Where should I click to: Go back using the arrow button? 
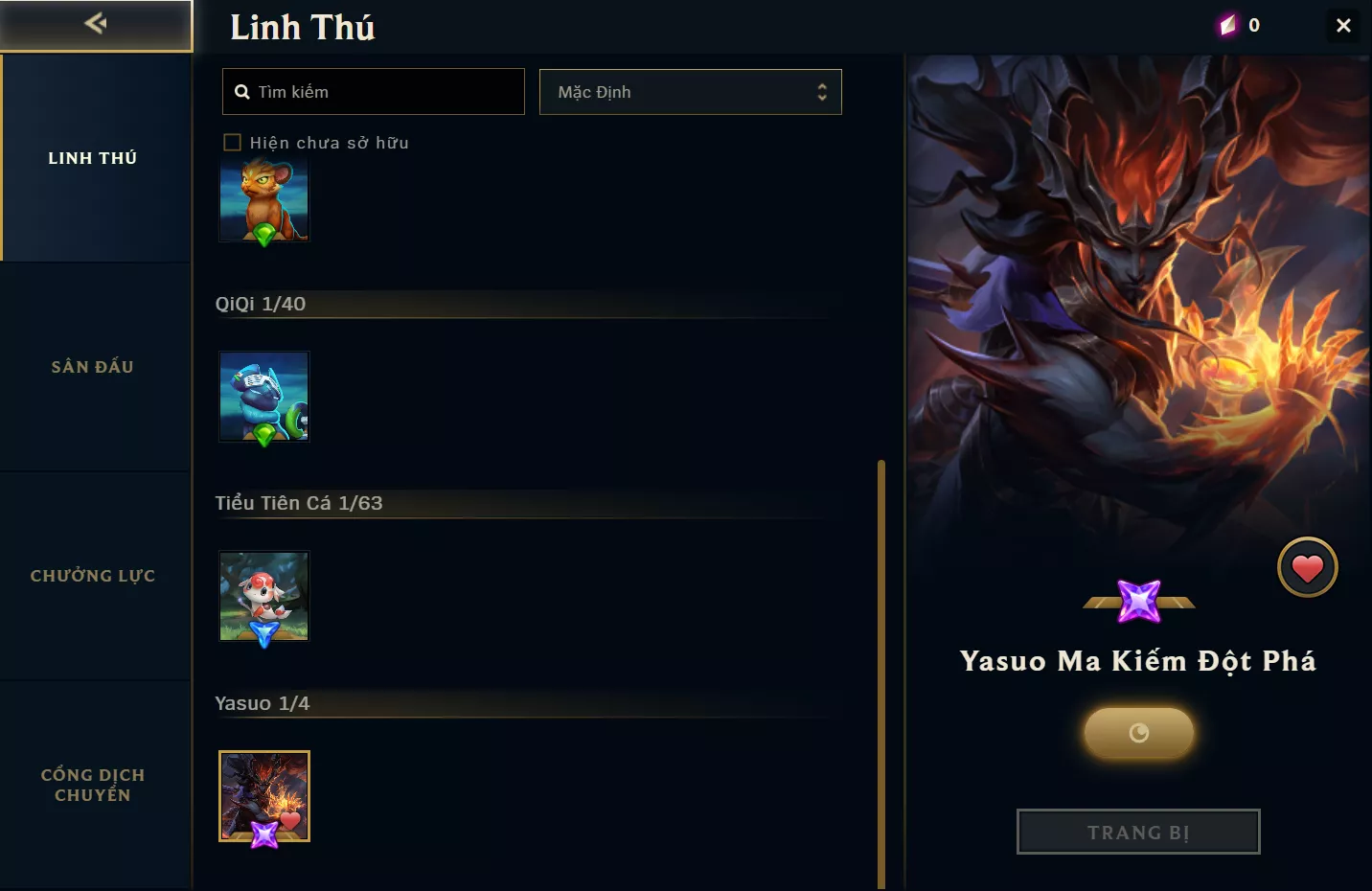click(95, 24)
